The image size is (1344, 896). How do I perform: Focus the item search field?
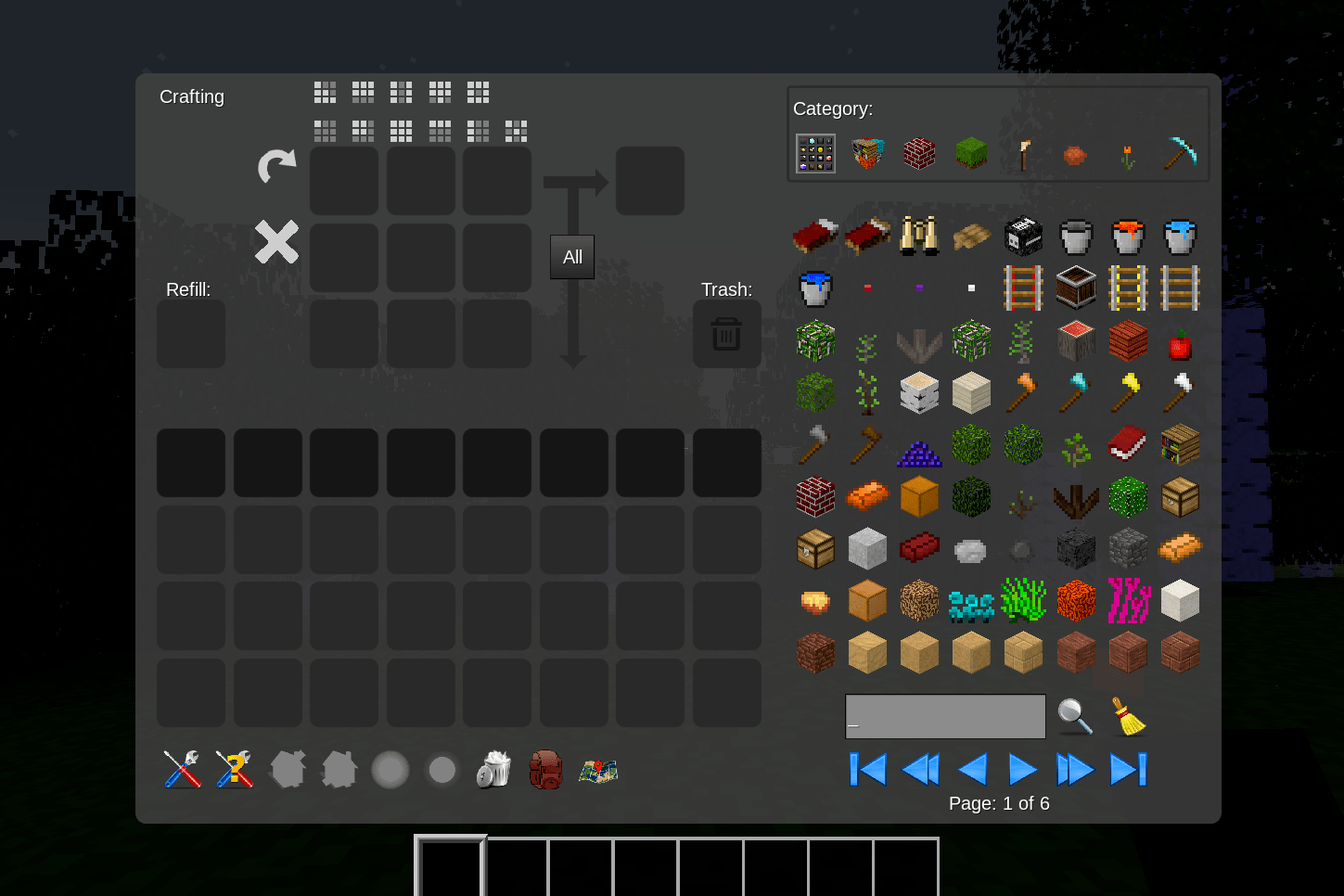click(x=945, y=717)
